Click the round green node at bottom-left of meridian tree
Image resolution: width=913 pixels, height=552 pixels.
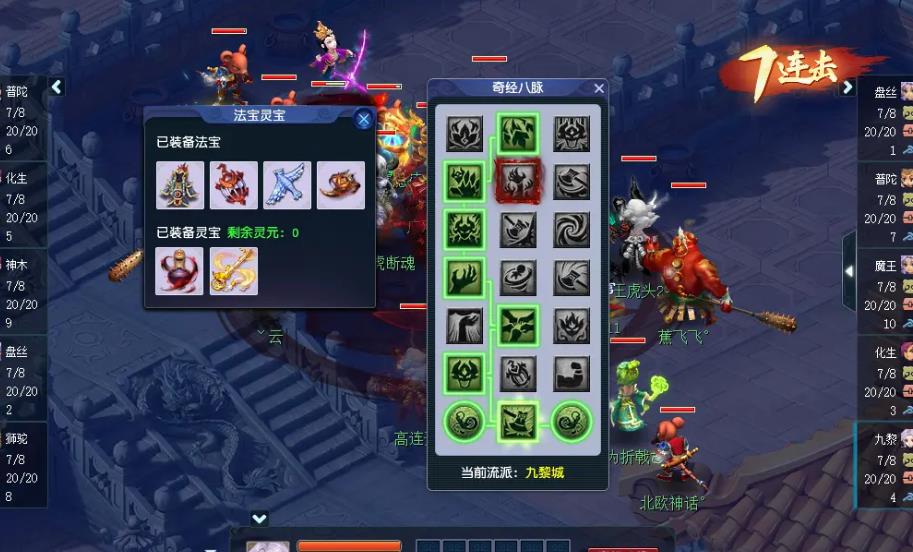(x=465, y=421)
